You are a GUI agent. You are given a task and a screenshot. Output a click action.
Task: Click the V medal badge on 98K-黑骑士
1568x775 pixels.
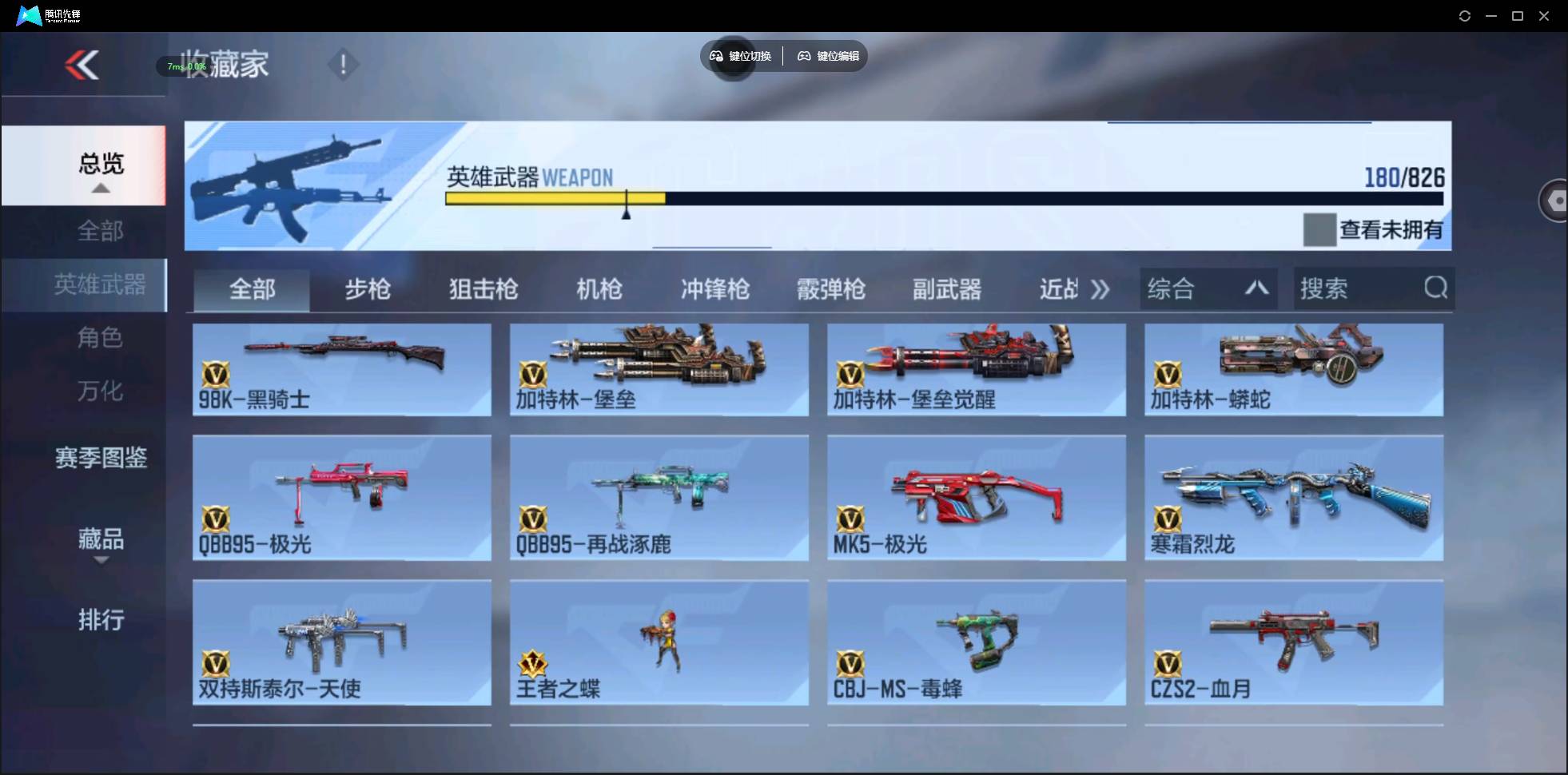(x=217, y=376)
